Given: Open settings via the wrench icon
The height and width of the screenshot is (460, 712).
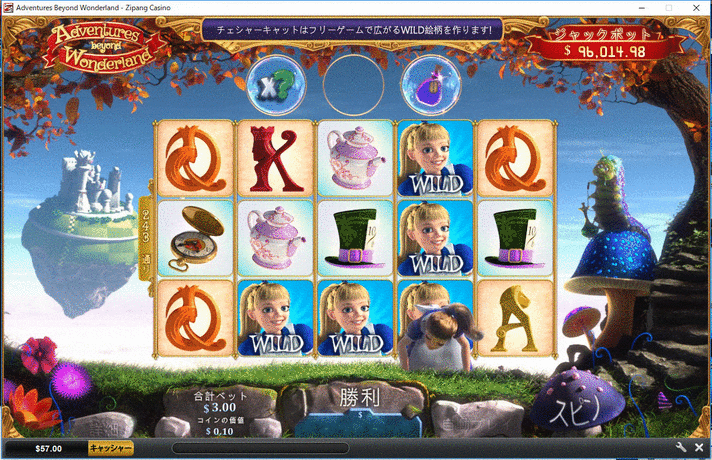Looking at the screenshot, I should (x=682, y=448).
